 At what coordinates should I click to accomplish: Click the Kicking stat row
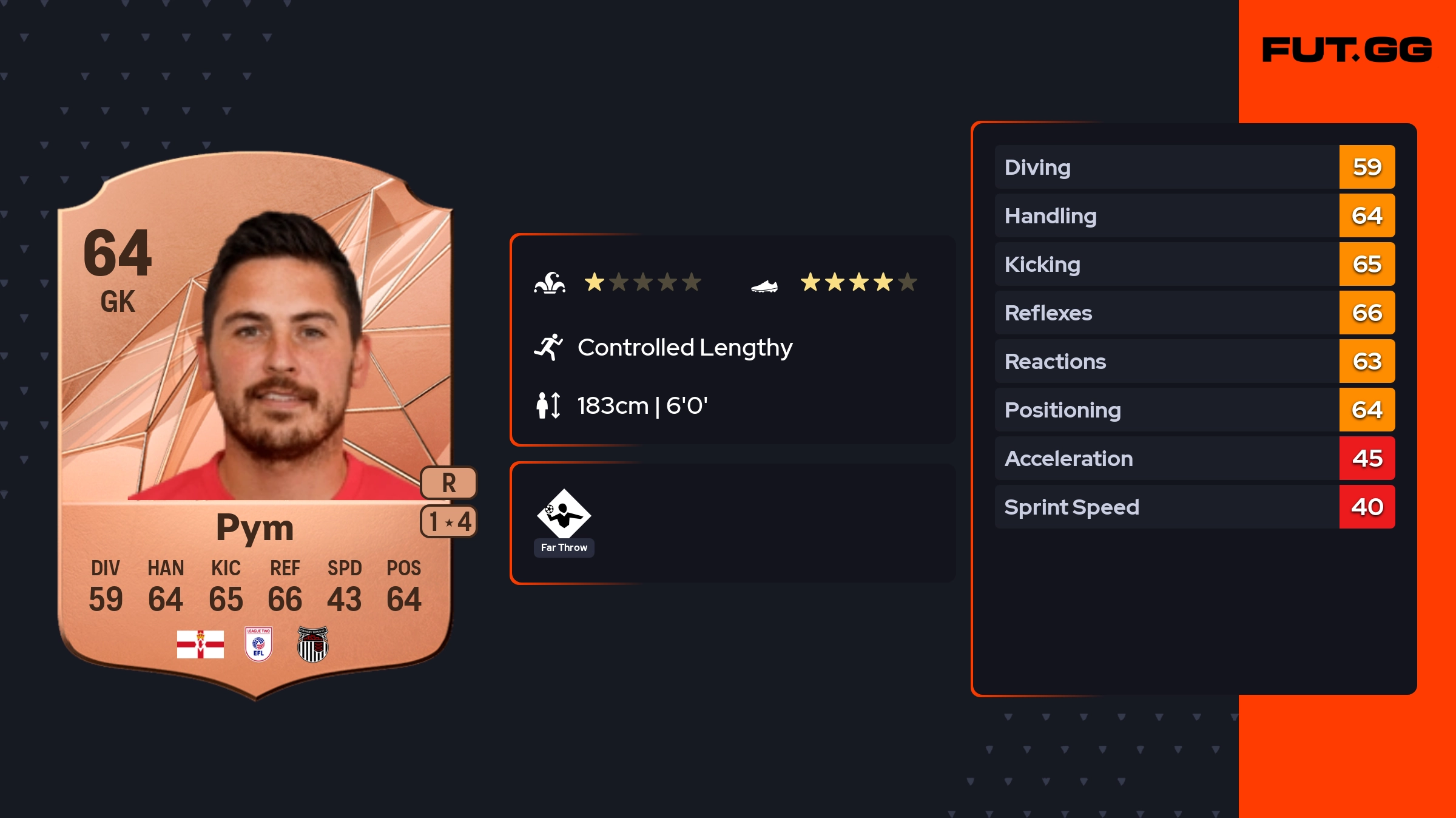click(1194, 264)
